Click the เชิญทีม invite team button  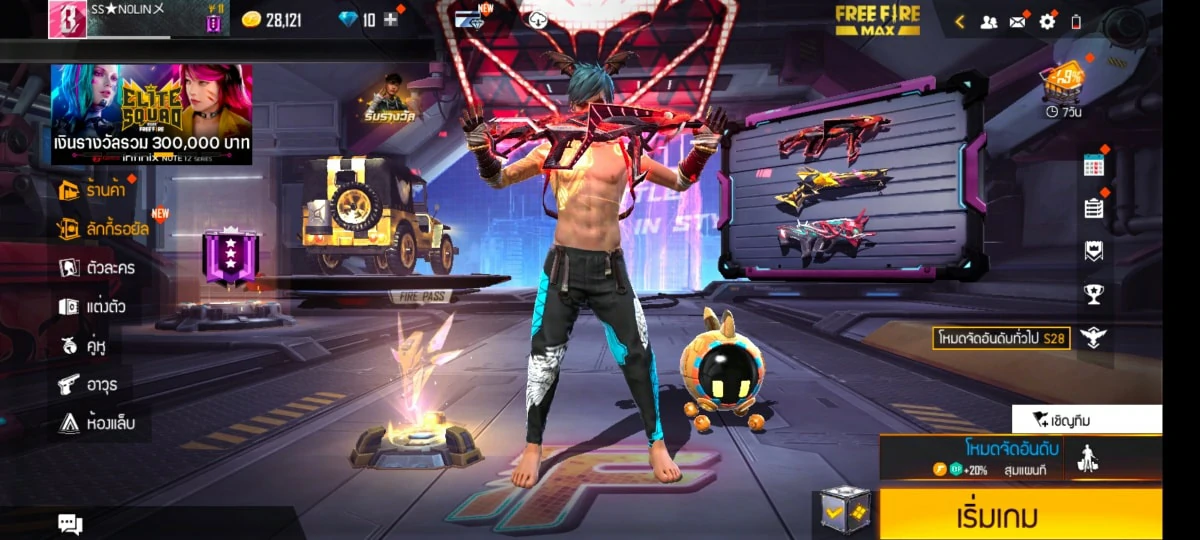[1086, 419]
